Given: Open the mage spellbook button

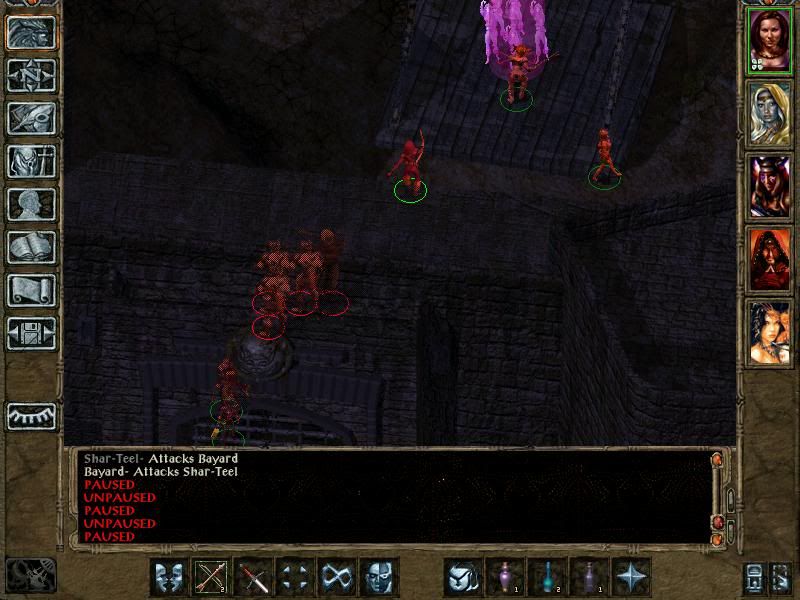Looking at the screenshot, I should pos(31,248).
